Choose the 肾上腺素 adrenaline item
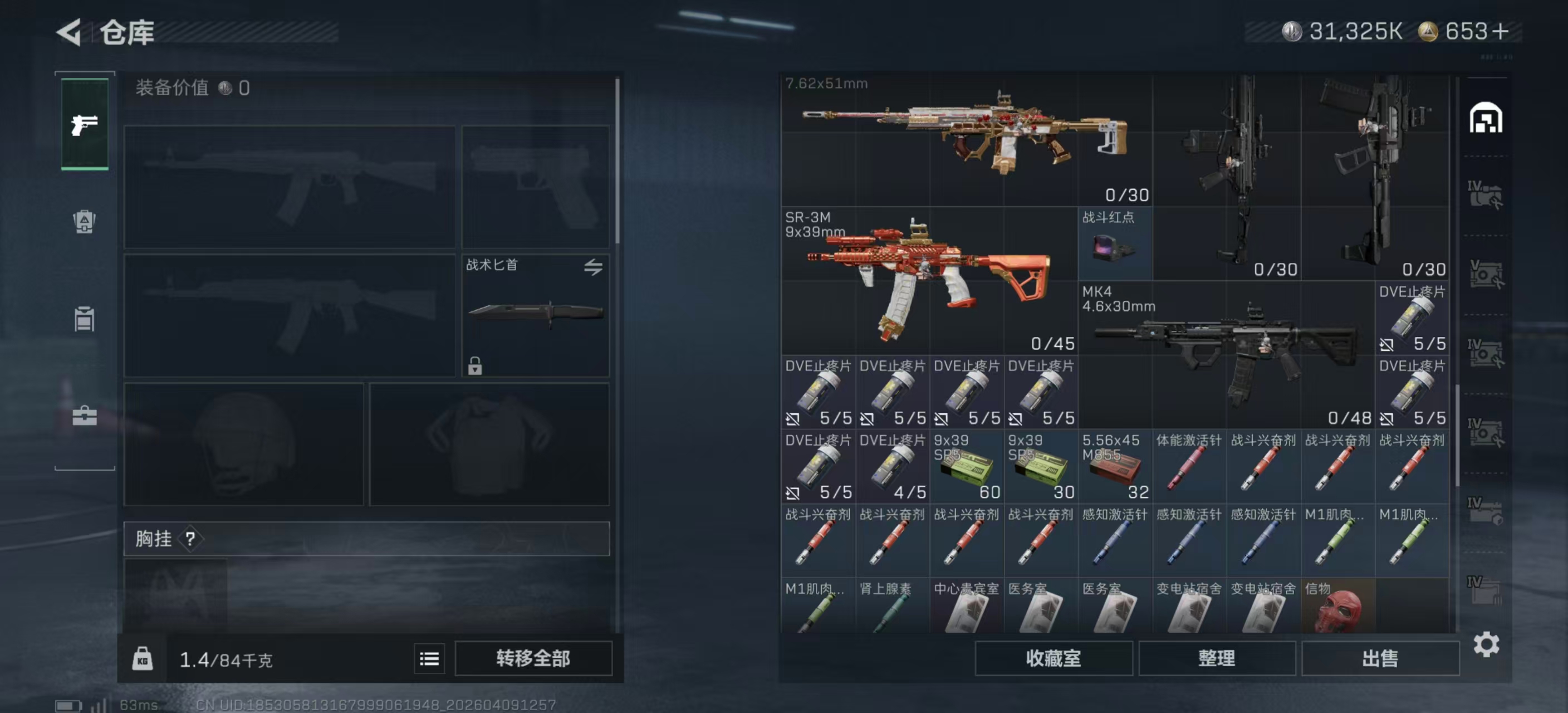The image size is (1568, 713). click(x=891, y=607)
